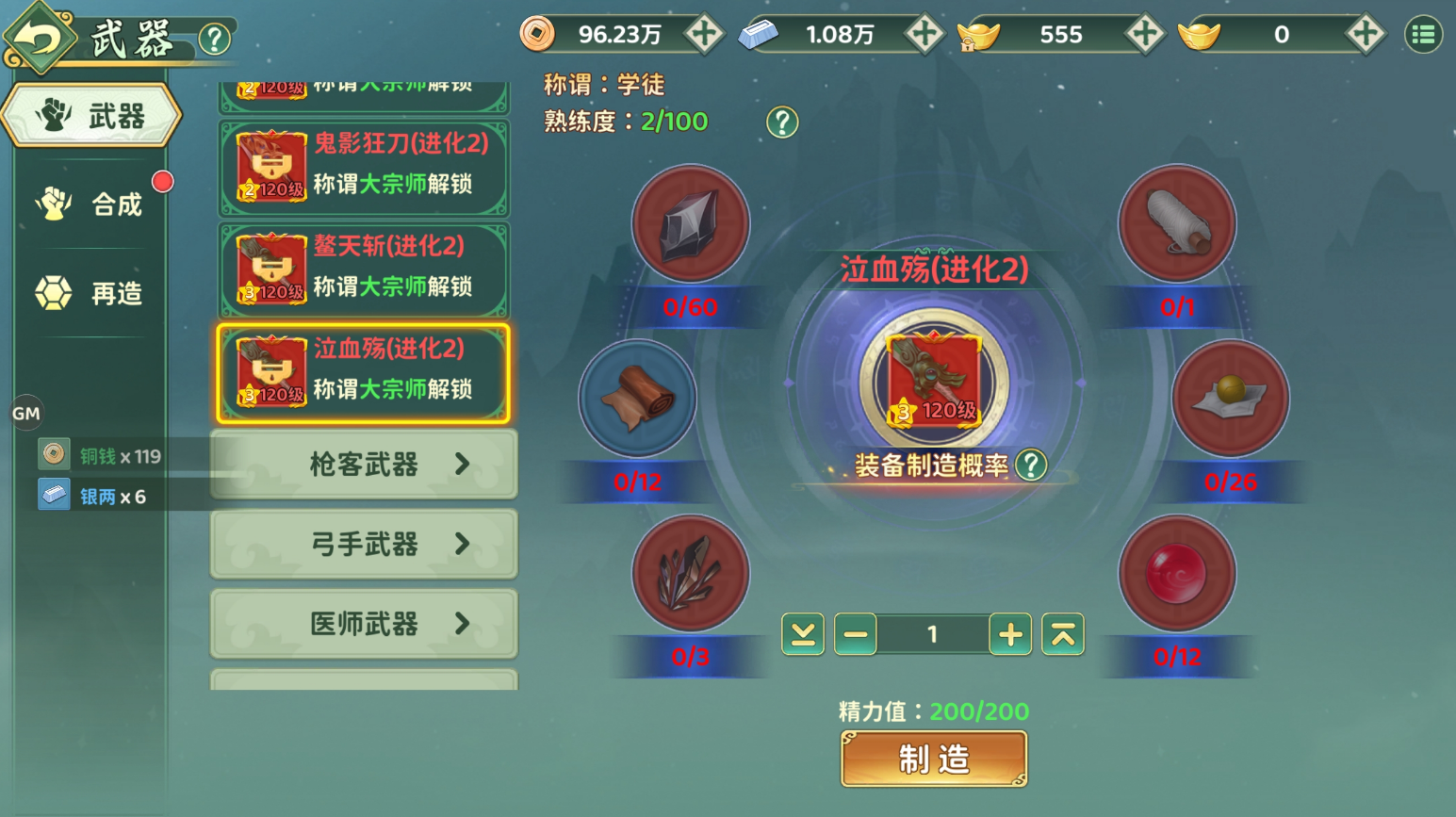Open the copper coin currency panel
The image size is (1456, 817).
point(539,34)
